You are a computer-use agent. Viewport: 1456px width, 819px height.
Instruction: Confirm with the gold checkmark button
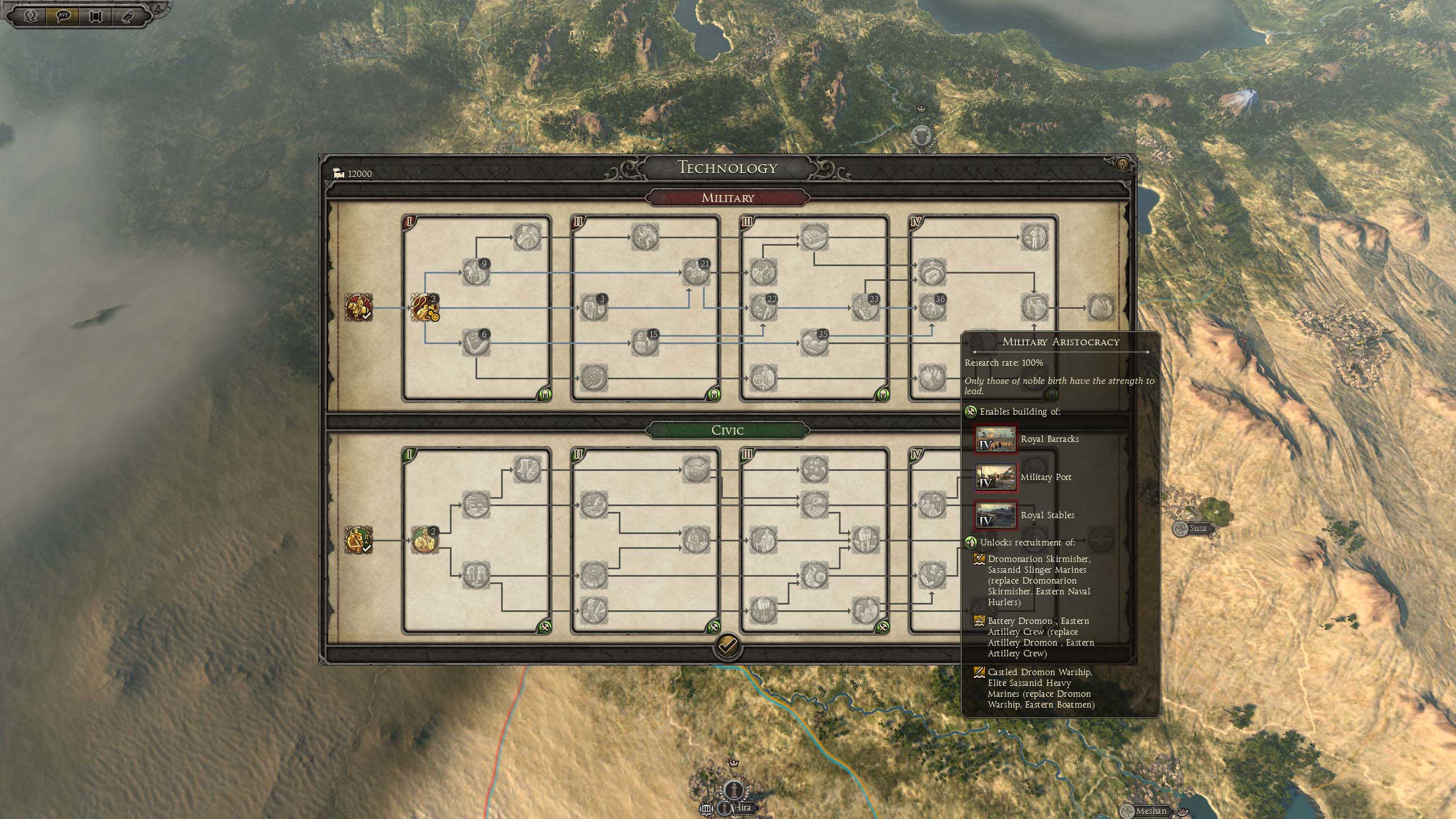[727, 646]
